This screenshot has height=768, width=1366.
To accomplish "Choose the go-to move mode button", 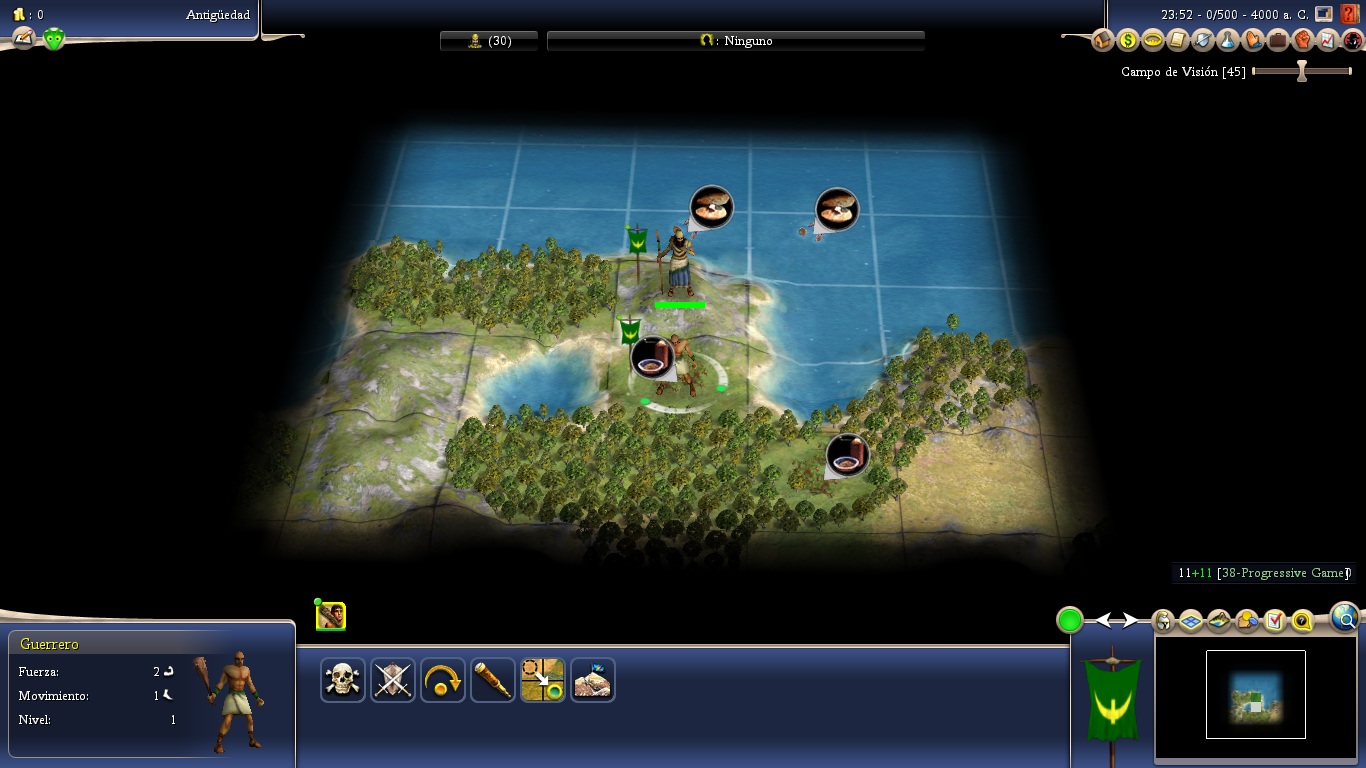I will 543,680.
